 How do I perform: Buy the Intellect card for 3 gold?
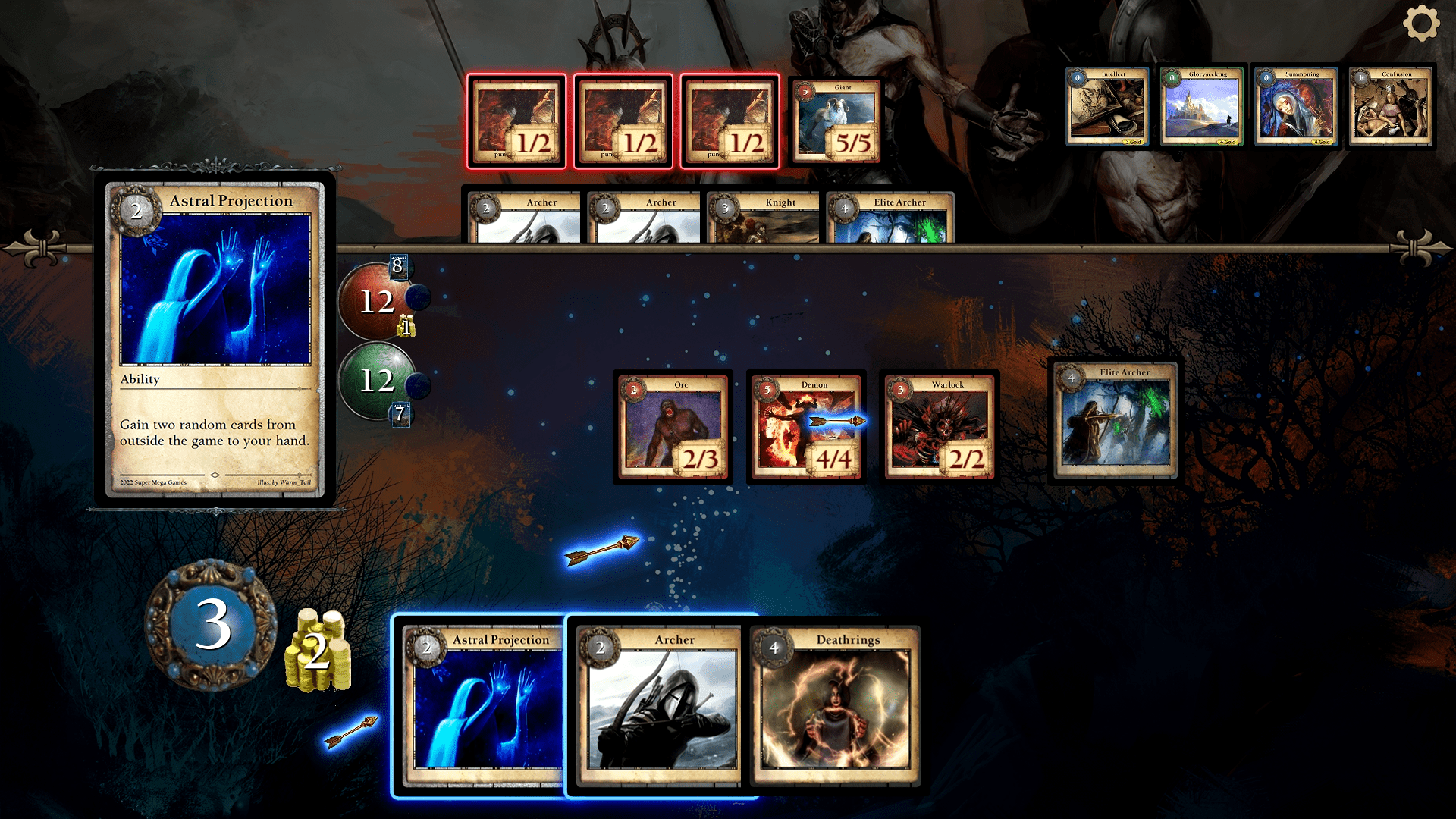(1107, 106)
